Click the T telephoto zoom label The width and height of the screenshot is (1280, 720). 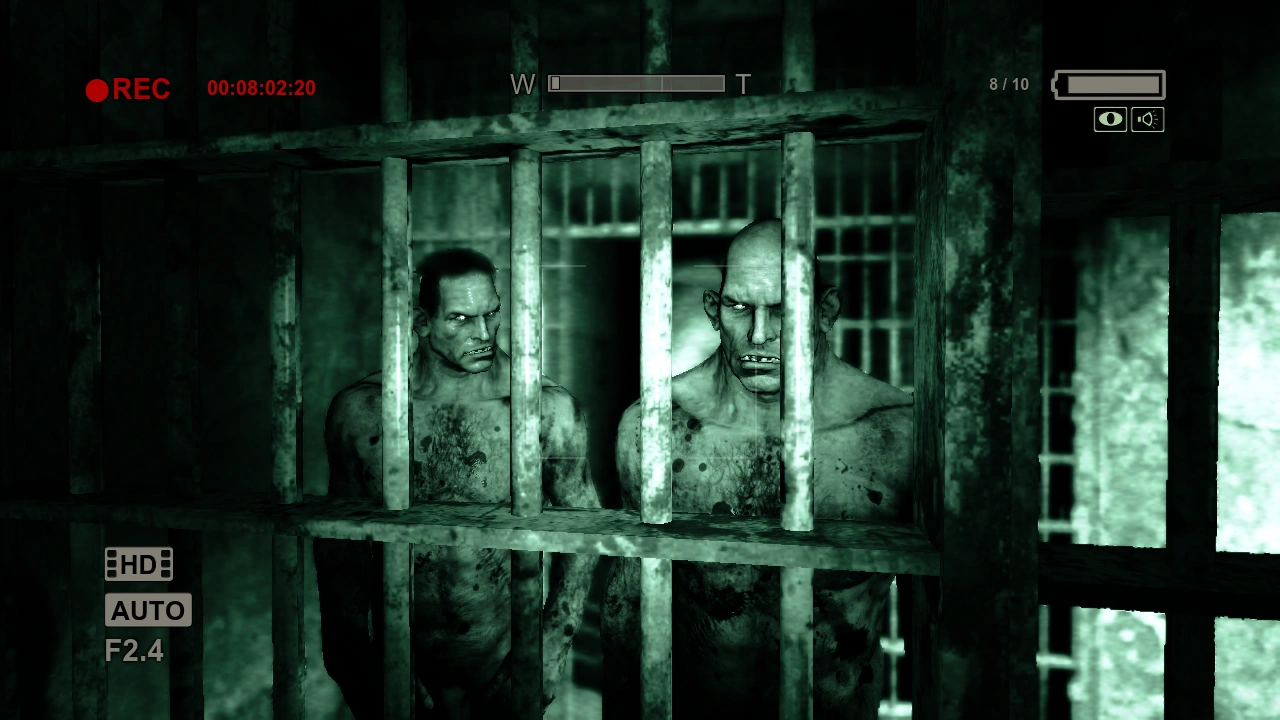coord(744,85)
